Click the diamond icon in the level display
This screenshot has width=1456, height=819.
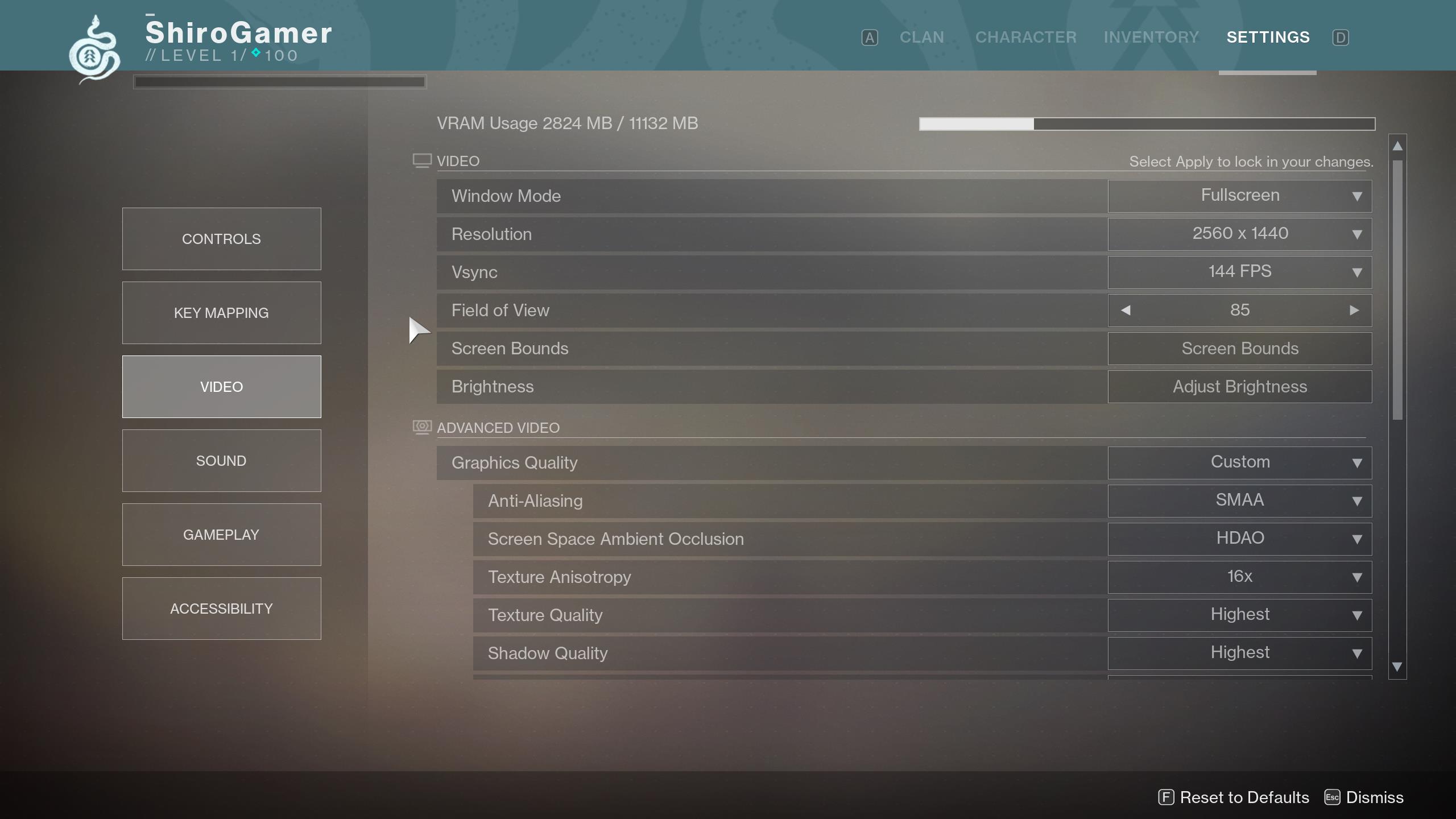[255, 54]
